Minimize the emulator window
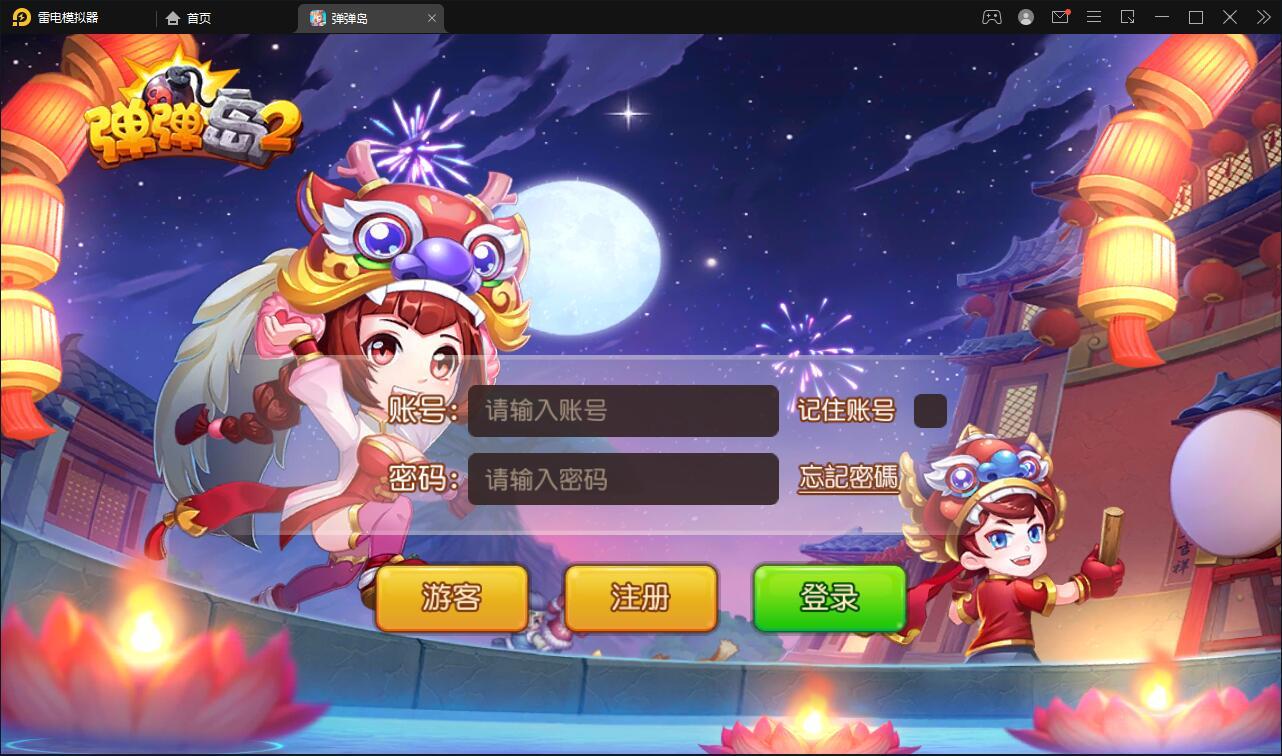 tap(1162, 17)
